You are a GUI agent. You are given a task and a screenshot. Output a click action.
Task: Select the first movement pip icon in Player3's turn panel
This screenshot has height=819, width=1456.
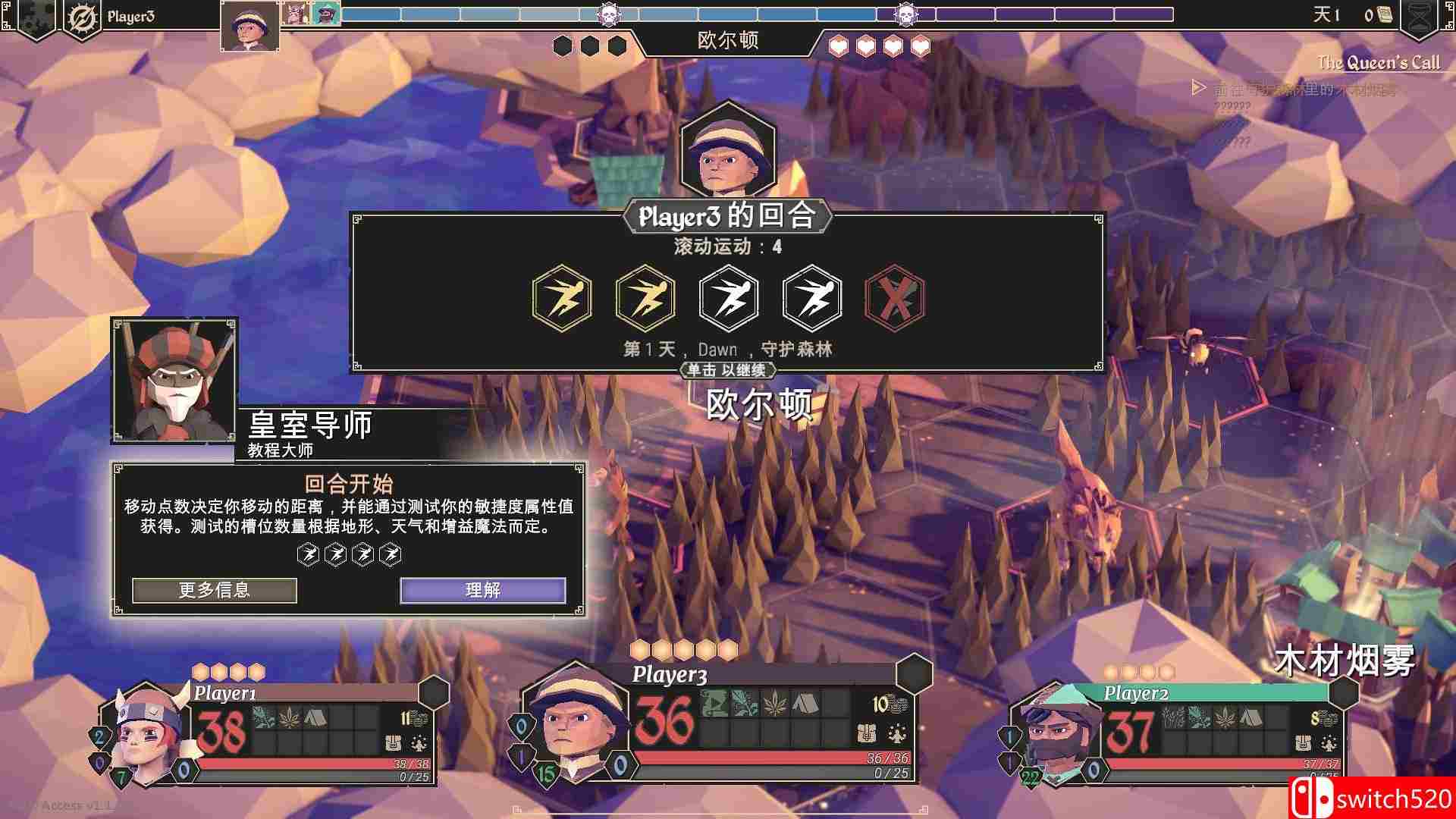(x=561, y=297)
